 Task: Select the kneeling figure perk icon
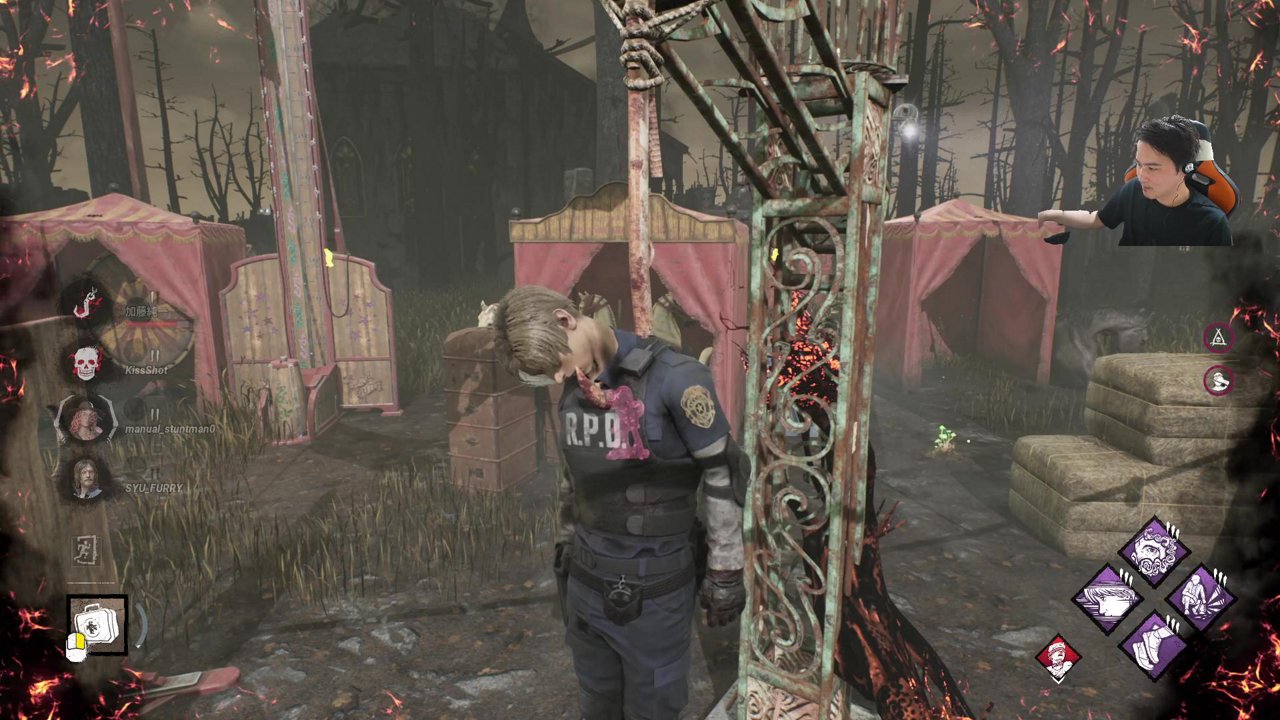(1200, 599)
